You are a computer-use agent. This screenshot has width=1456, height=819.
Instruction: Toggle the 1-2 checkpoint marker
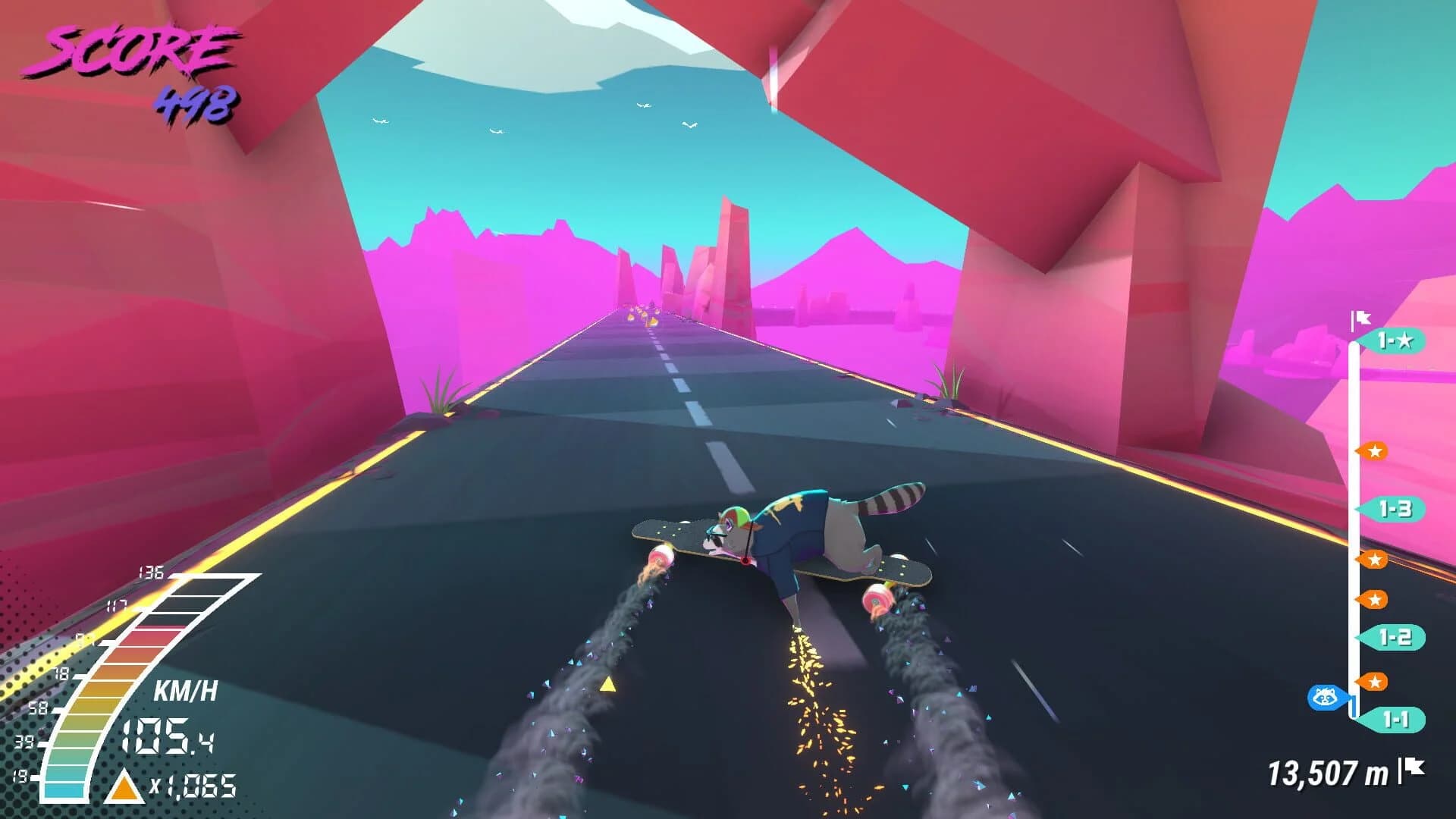coord(1395,638)
